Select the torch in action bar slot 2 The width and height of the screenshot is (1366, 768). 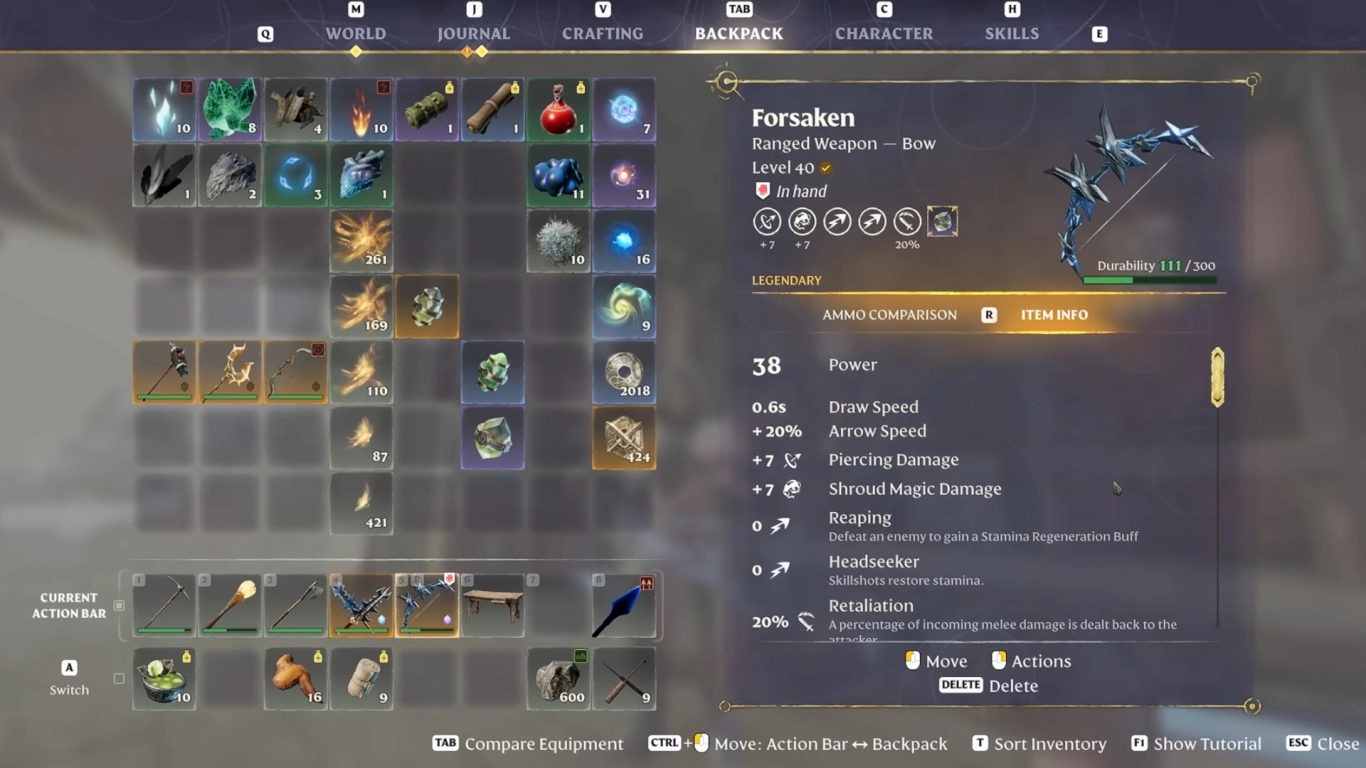229,605
